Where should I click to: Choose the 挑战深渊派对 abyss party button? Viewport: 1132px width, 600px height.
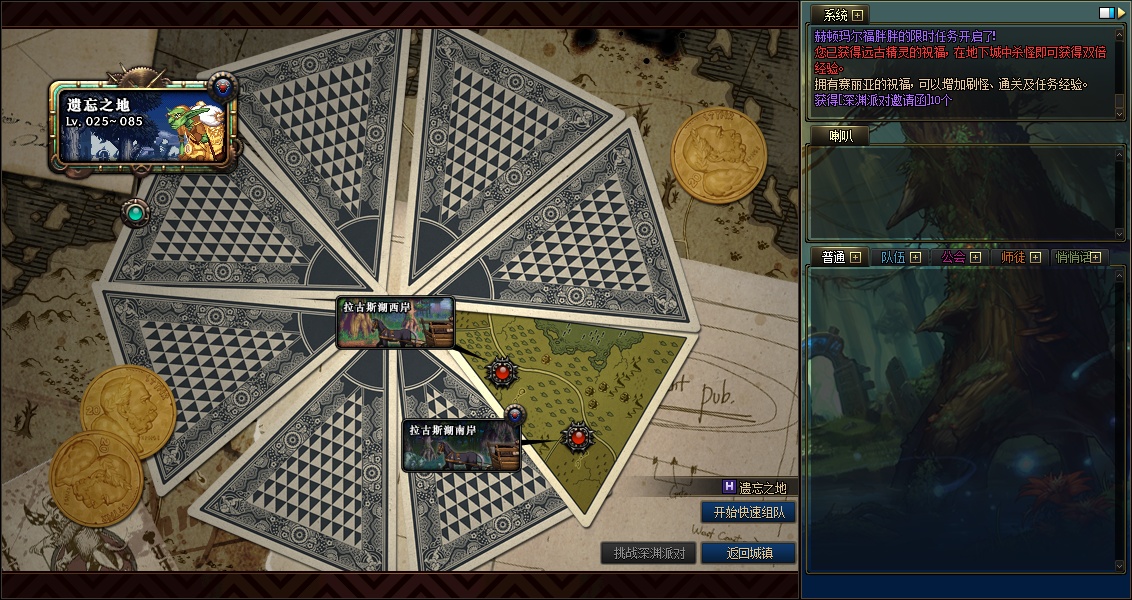(649, 553)
